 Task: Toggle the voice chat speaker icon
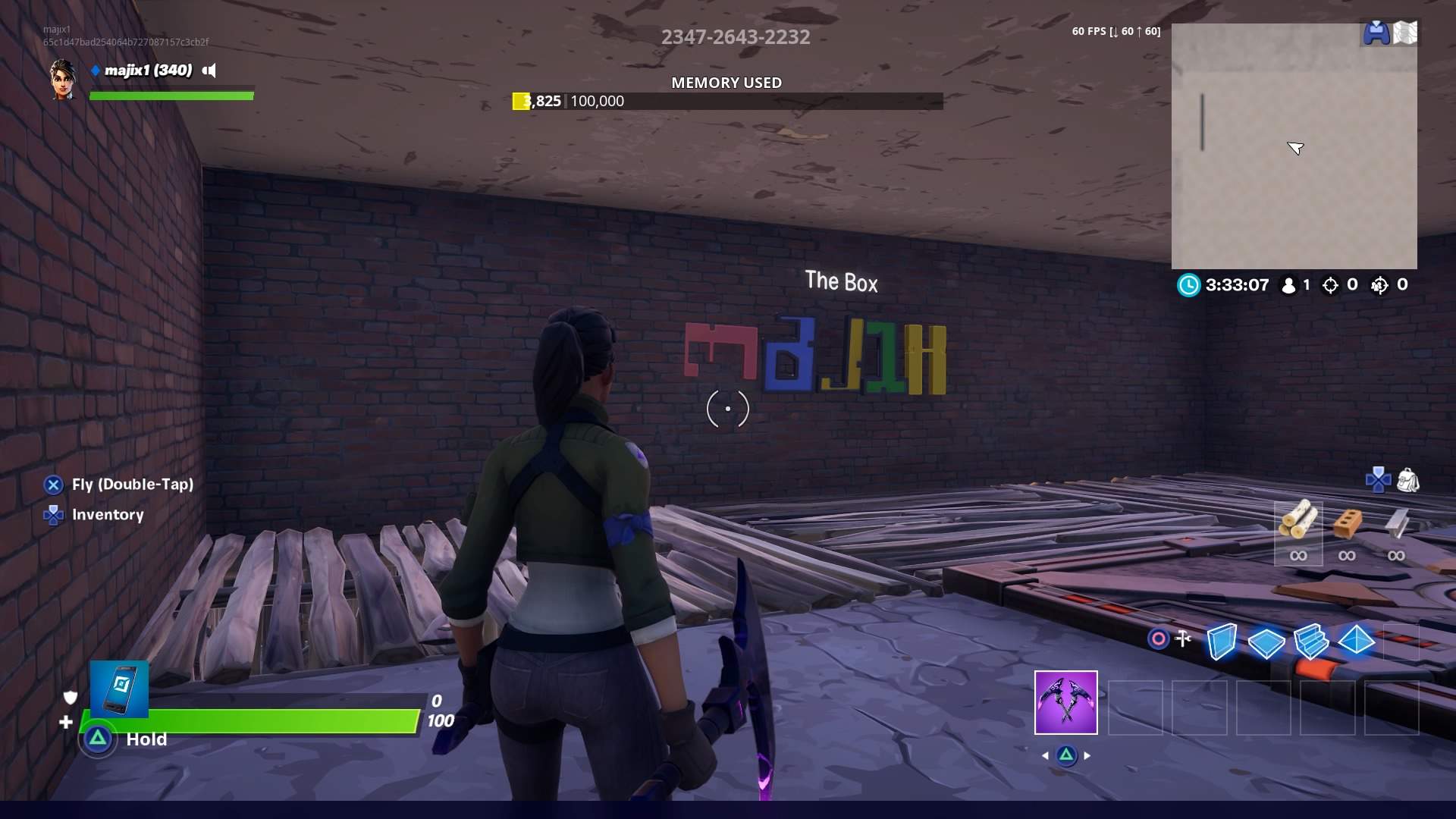[x=209, y=71]
